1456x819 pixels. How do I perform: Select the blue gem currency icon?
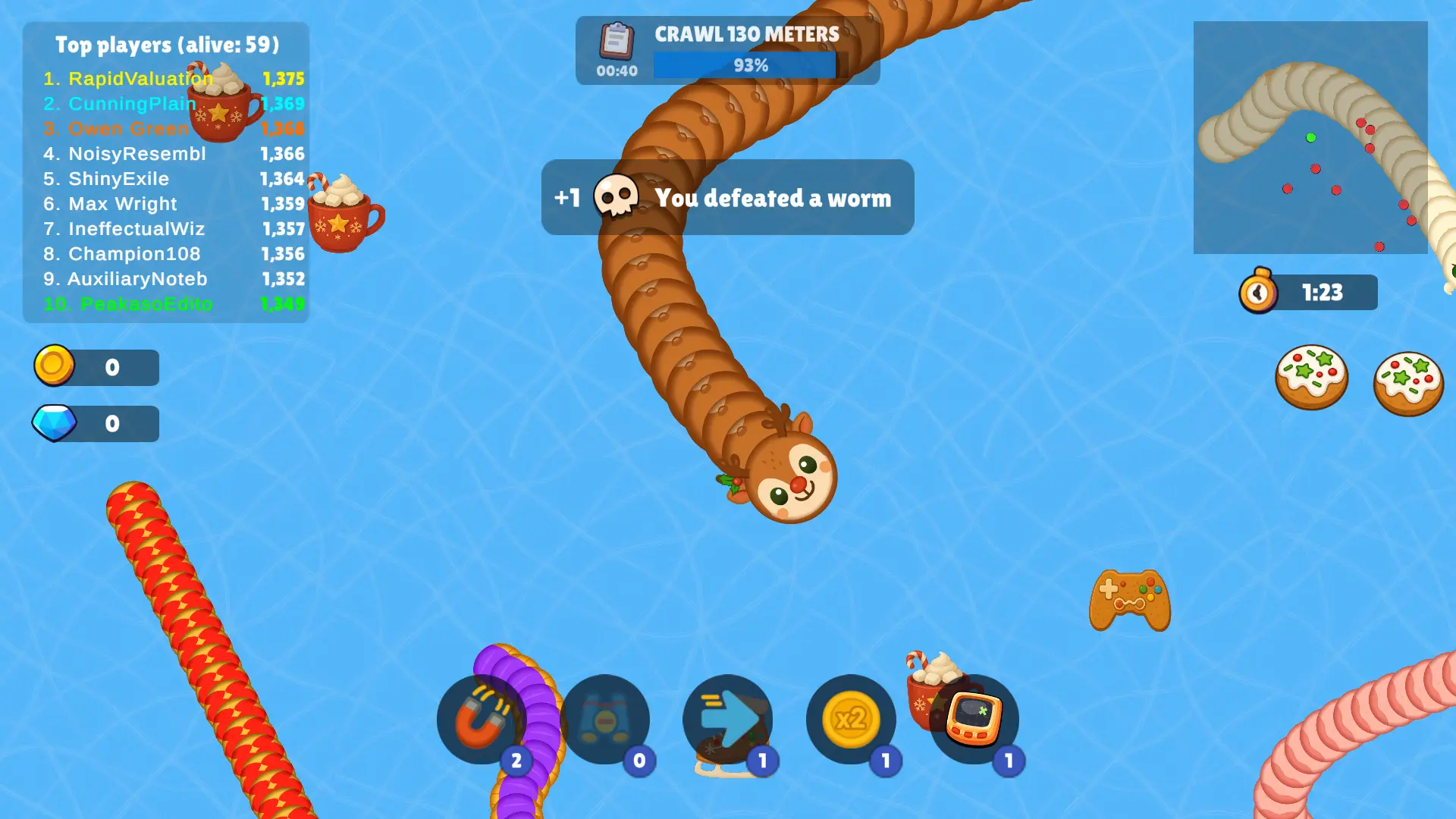tap(55, 422)
